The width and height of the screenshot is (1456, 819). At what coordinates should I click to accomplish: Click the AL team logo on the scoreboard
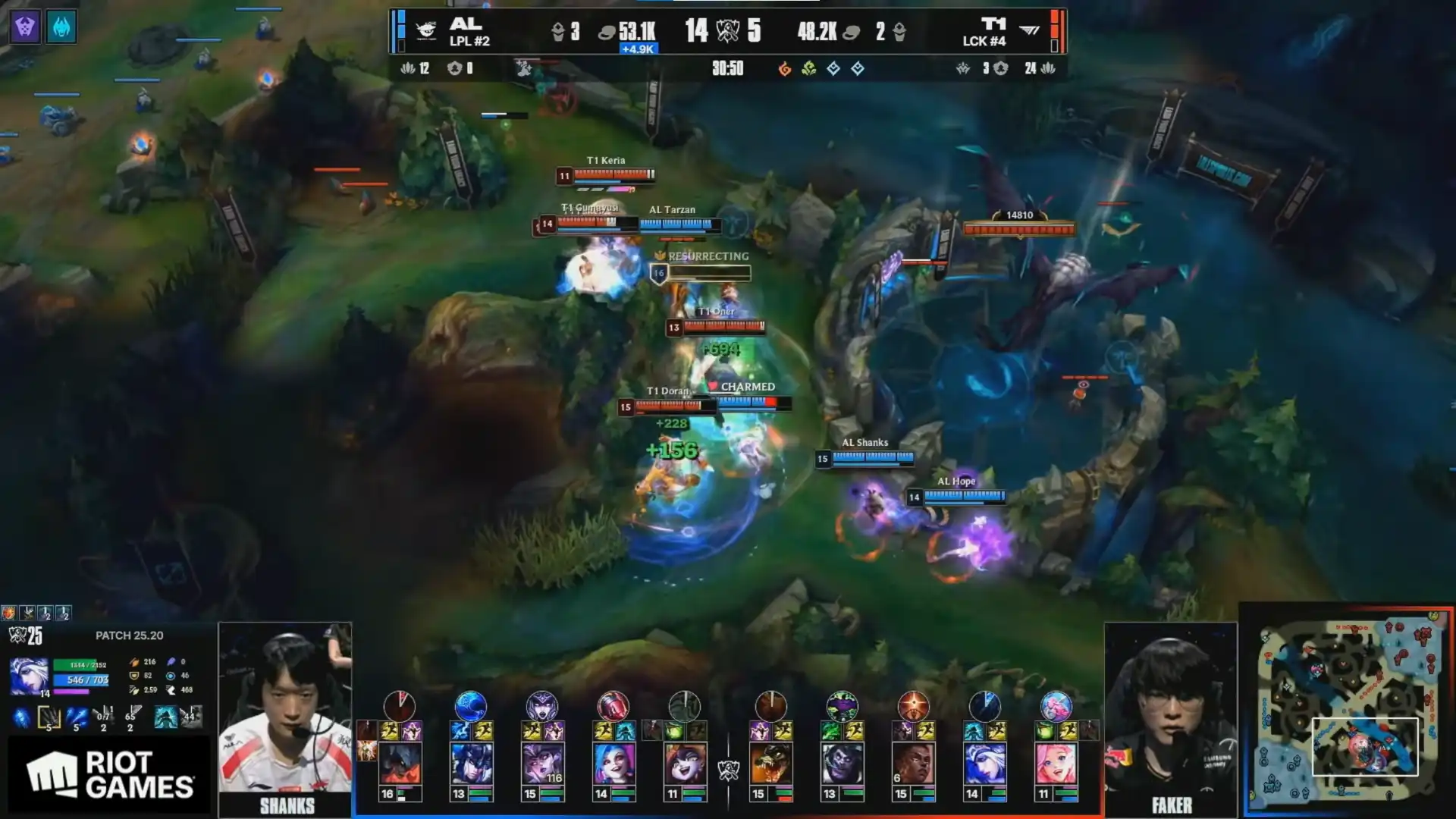pyautogui.click(x=426, y=30)
